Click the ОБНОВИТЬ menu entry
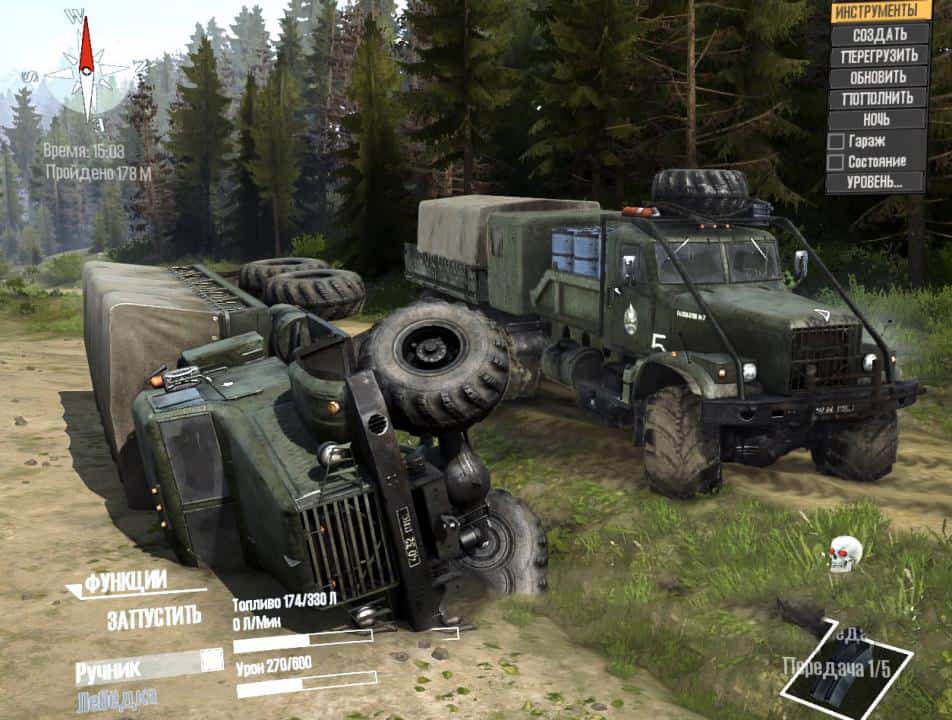The width and height of the screenshot is (952, 720). (x=879, y=77)
